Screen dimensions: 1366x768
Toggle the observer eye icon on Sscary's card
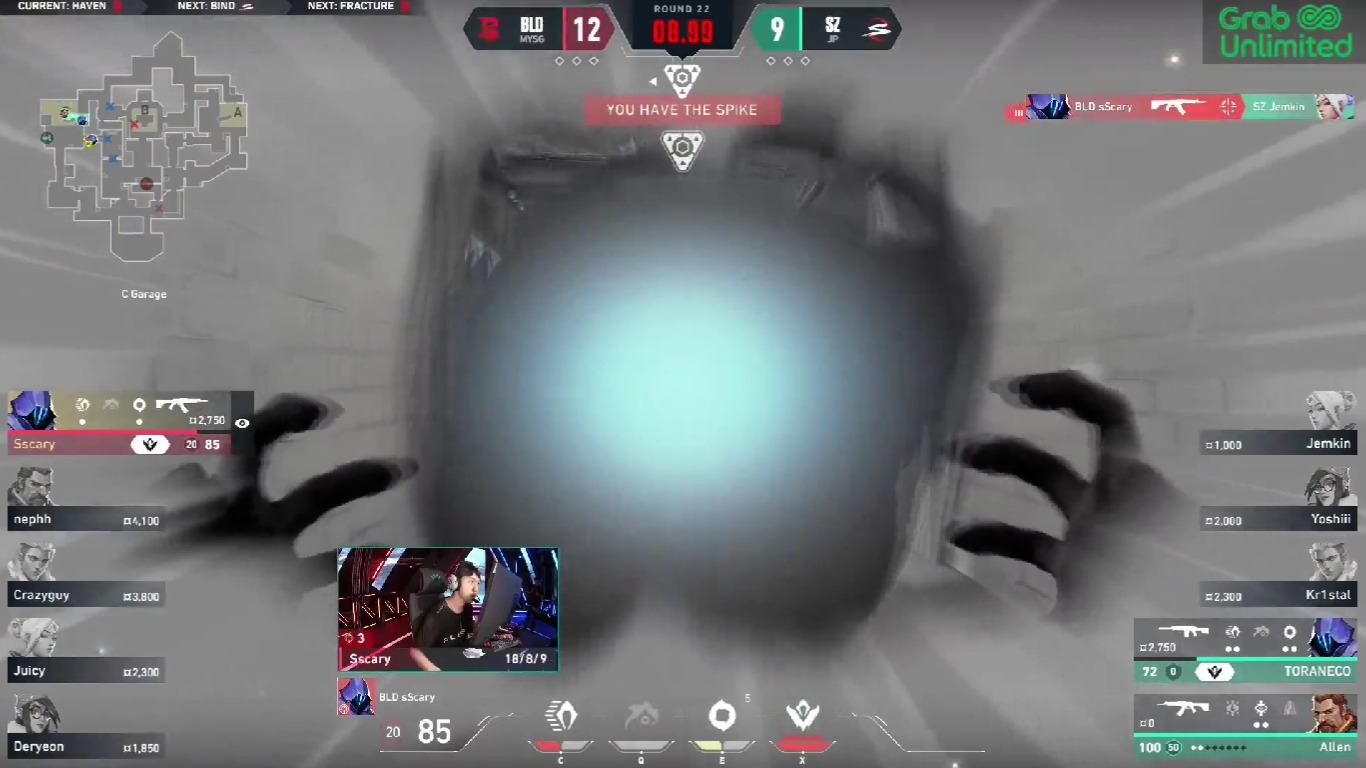(240, 422)
